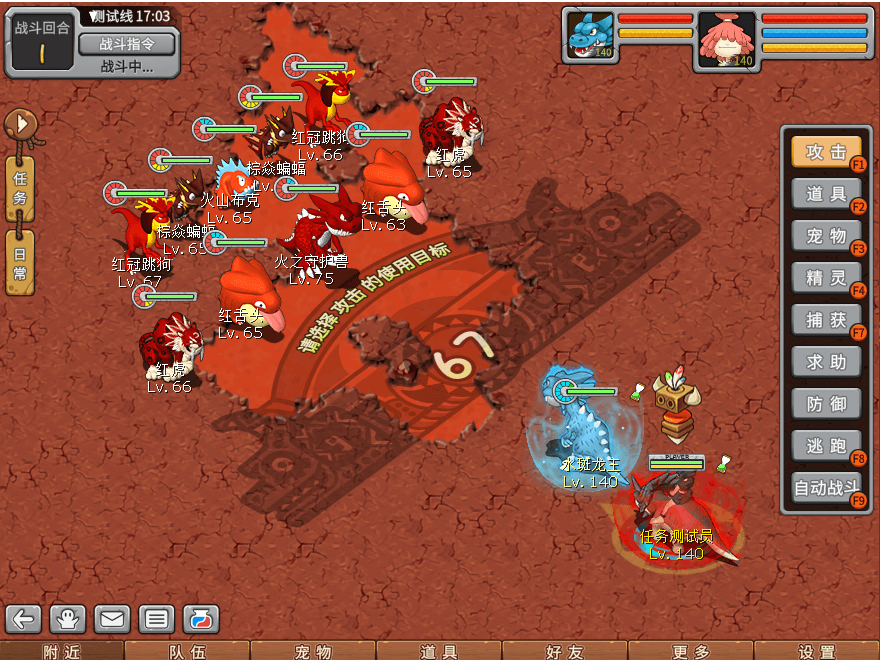The width and height of the screenshot is (880, 660).
Task: Click the back arrow icon
Action: coord(24,619)
